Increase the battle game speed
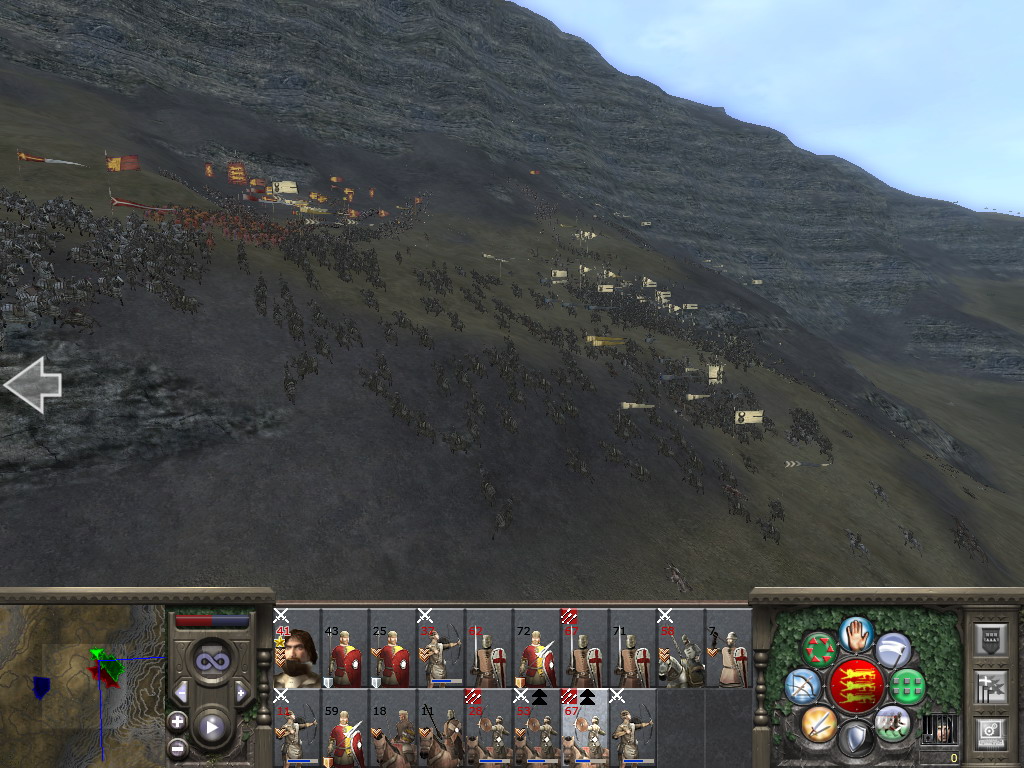The width and height of the screenshot is (1024, 768). [241, 692]
